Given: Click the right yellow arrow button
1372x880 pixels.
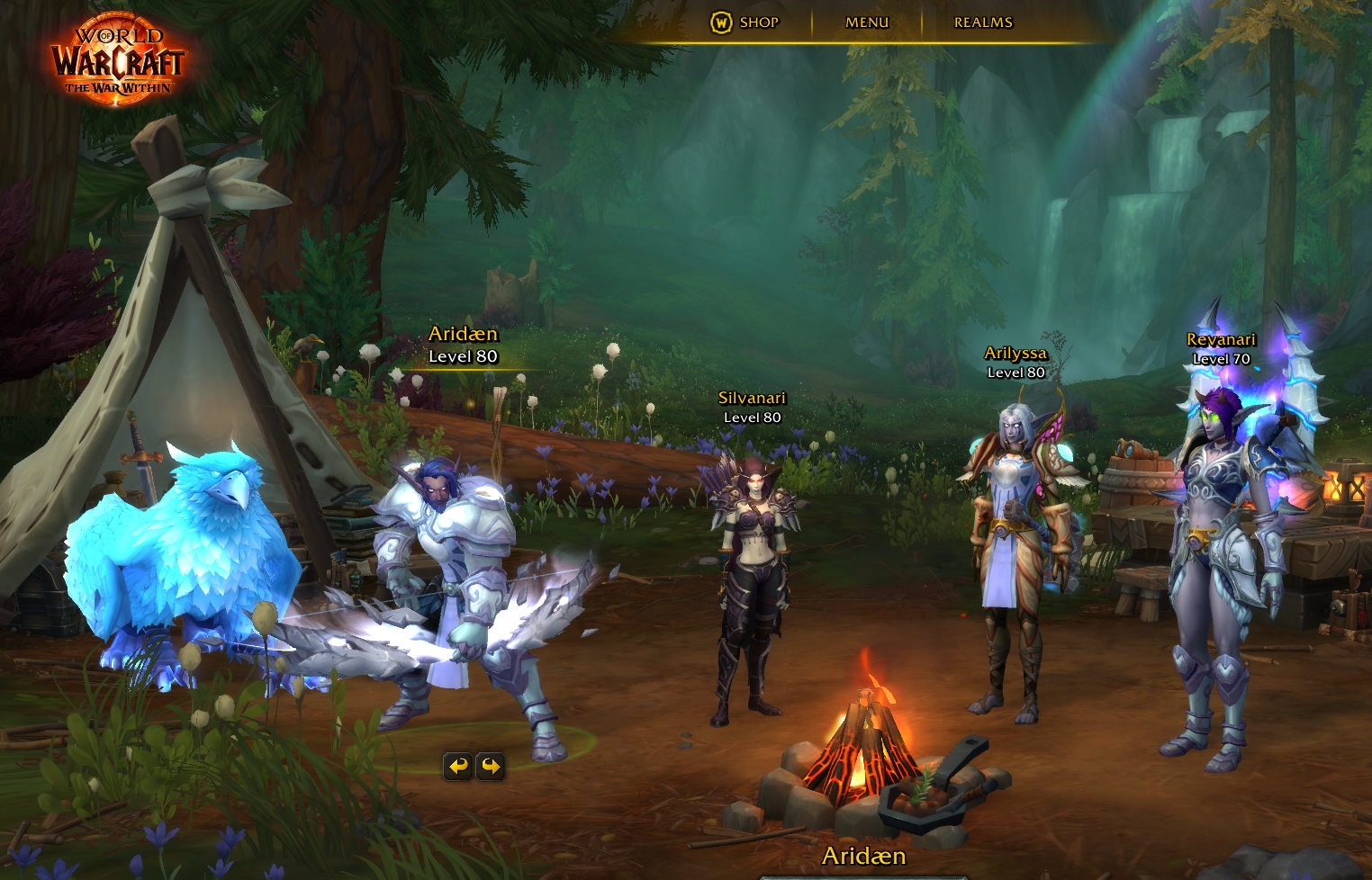Looking at the screenshot, I should (x=491, y=766).
